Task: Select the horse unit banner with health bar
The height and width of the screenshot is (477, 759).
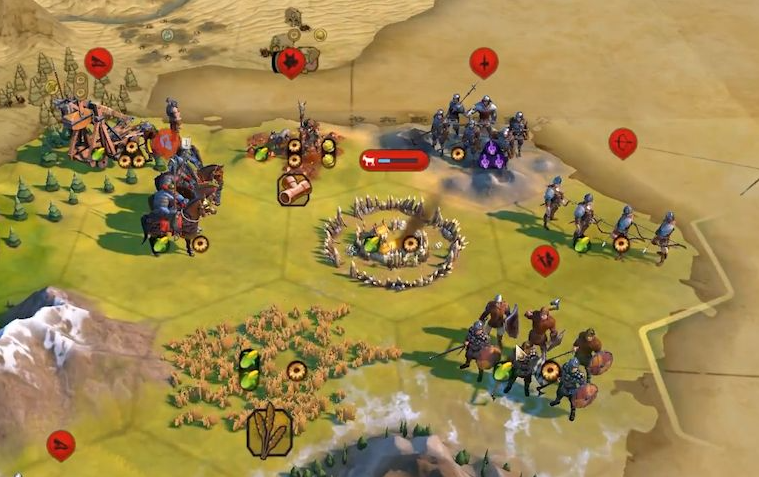Action: [394, 159]
